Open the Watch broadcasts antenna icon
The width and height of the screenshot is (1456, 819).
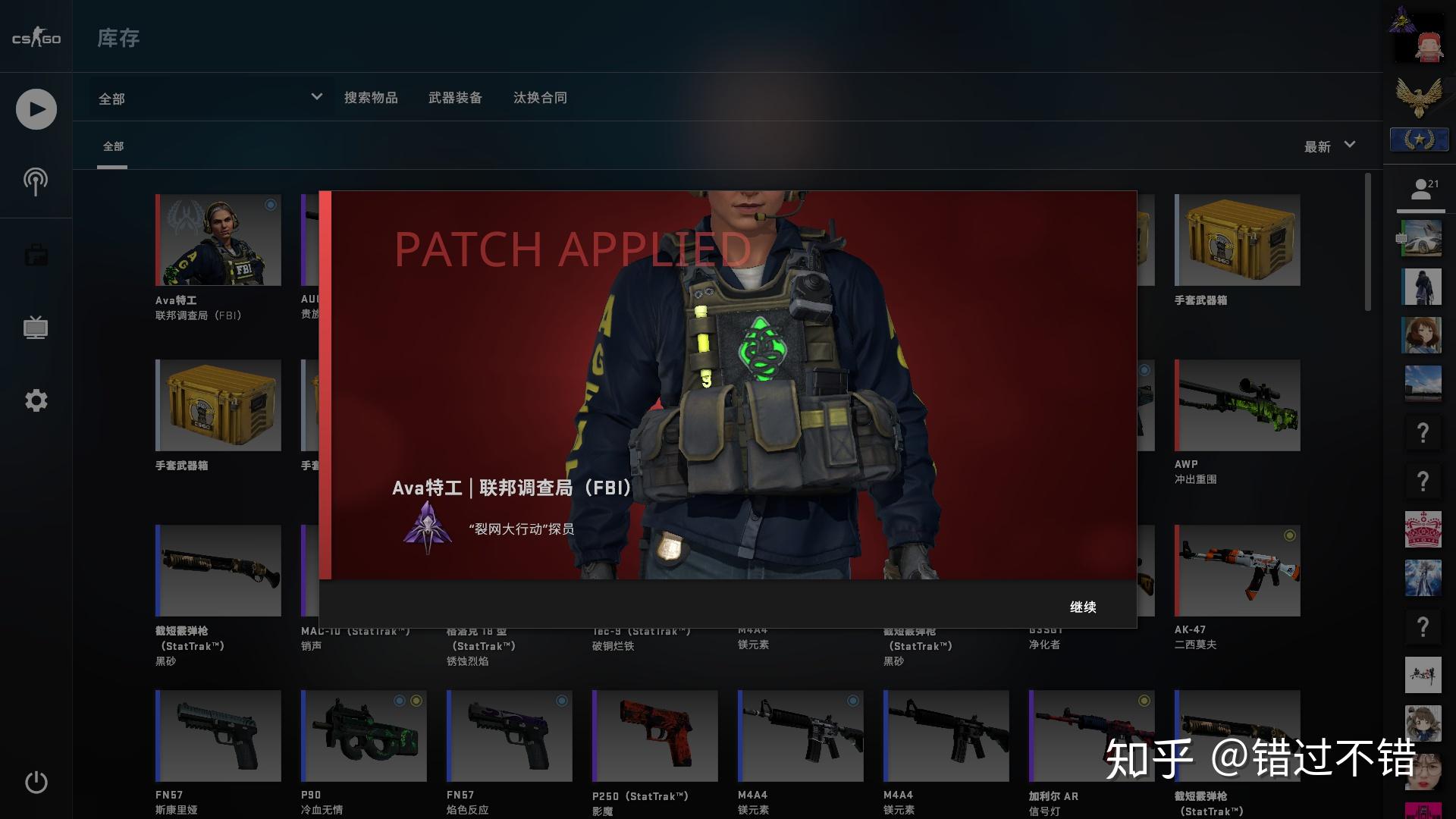[x=35, y=181]
